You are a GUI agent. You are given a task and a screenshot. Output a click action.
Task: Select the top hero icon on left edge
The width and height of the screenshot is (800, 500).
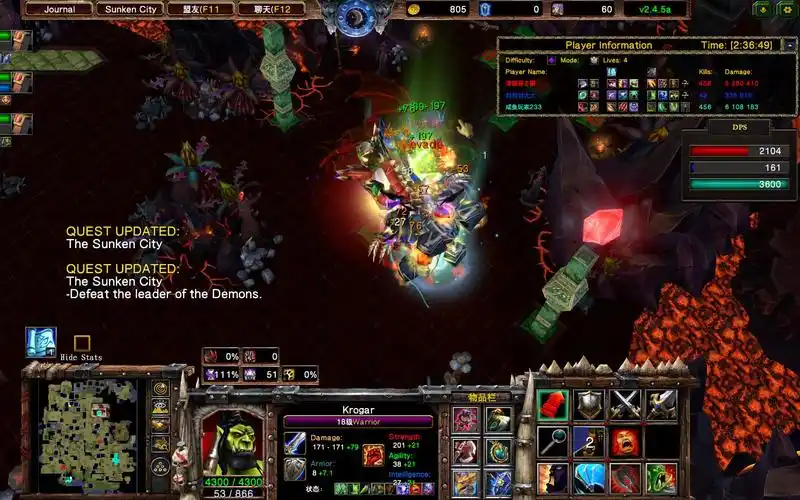(21, 41)
